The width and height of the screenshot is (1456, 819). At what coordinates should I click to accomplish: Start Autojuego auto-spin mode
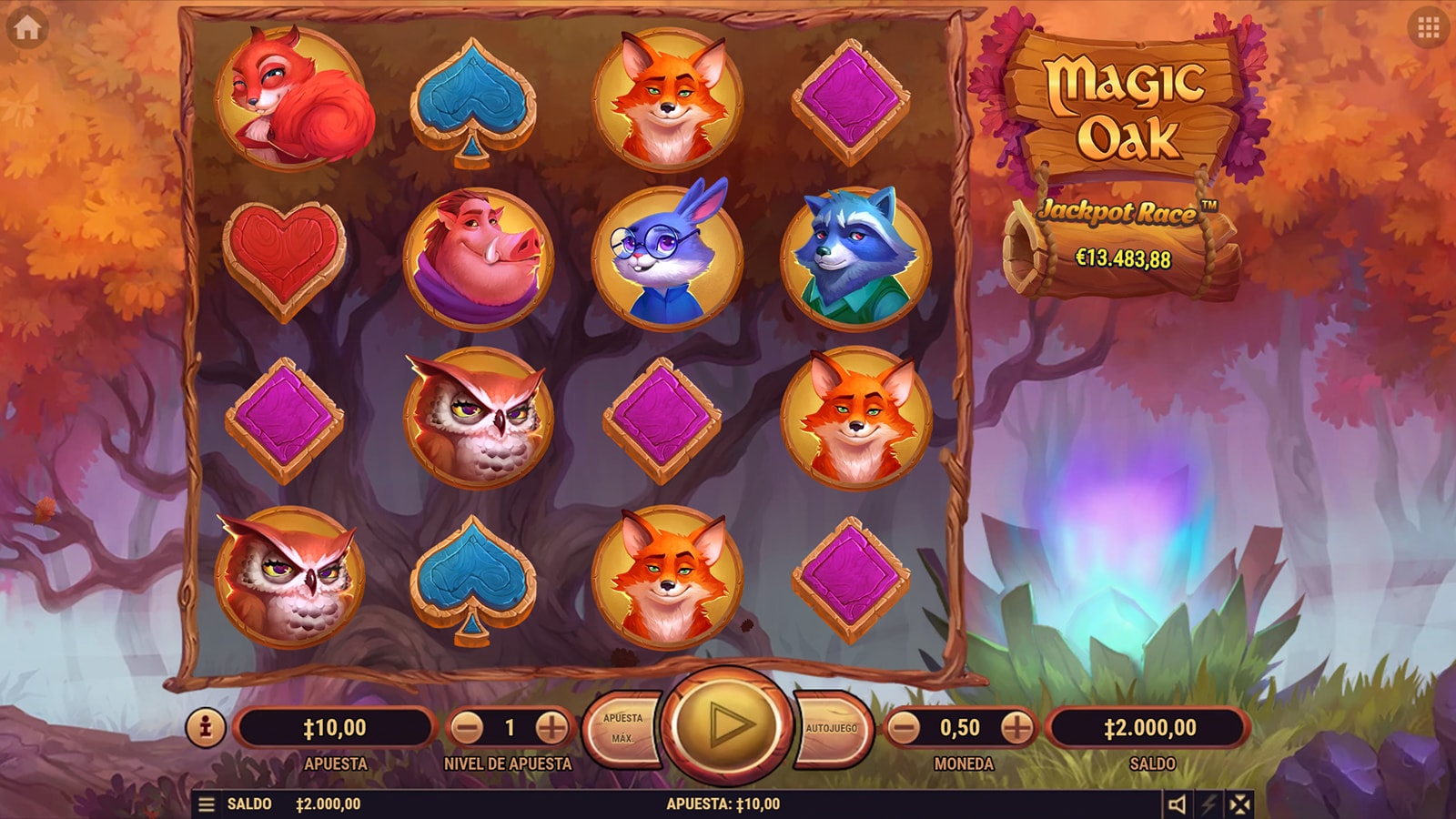click(832, 728)
